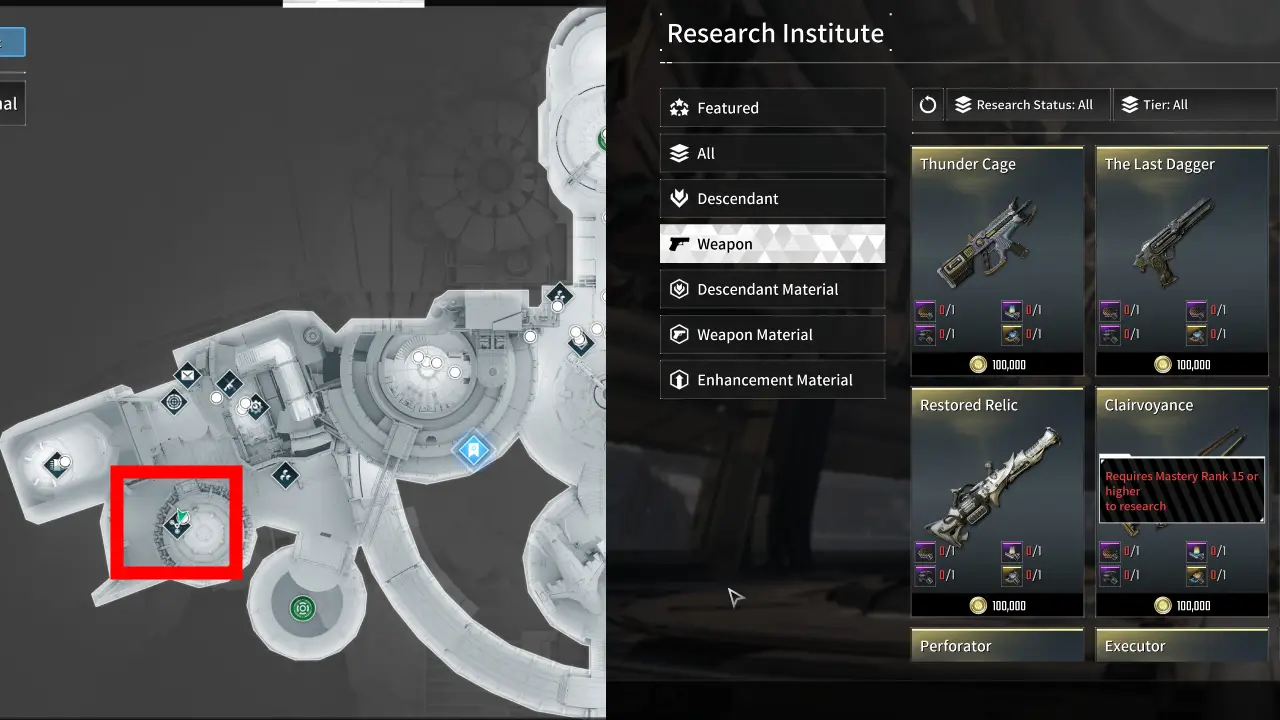Click the refresh icon above the research list
The height and width of the screenshot is (720, 1280).
[x=927, y=104]
